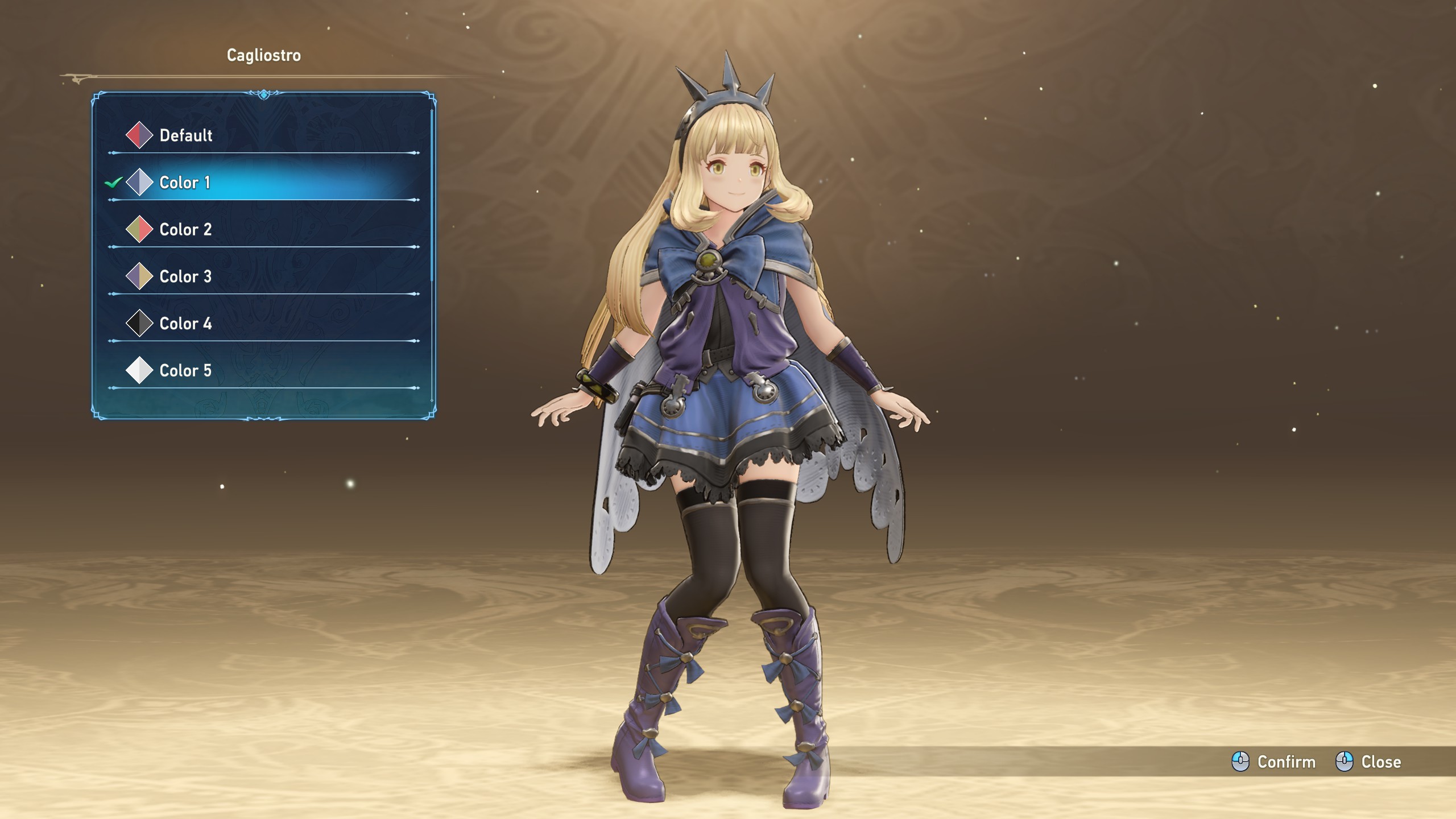Screen dimensions: 1456x819
Task: Select the Color 4 dark palette
Action: (x=185, y=324)
